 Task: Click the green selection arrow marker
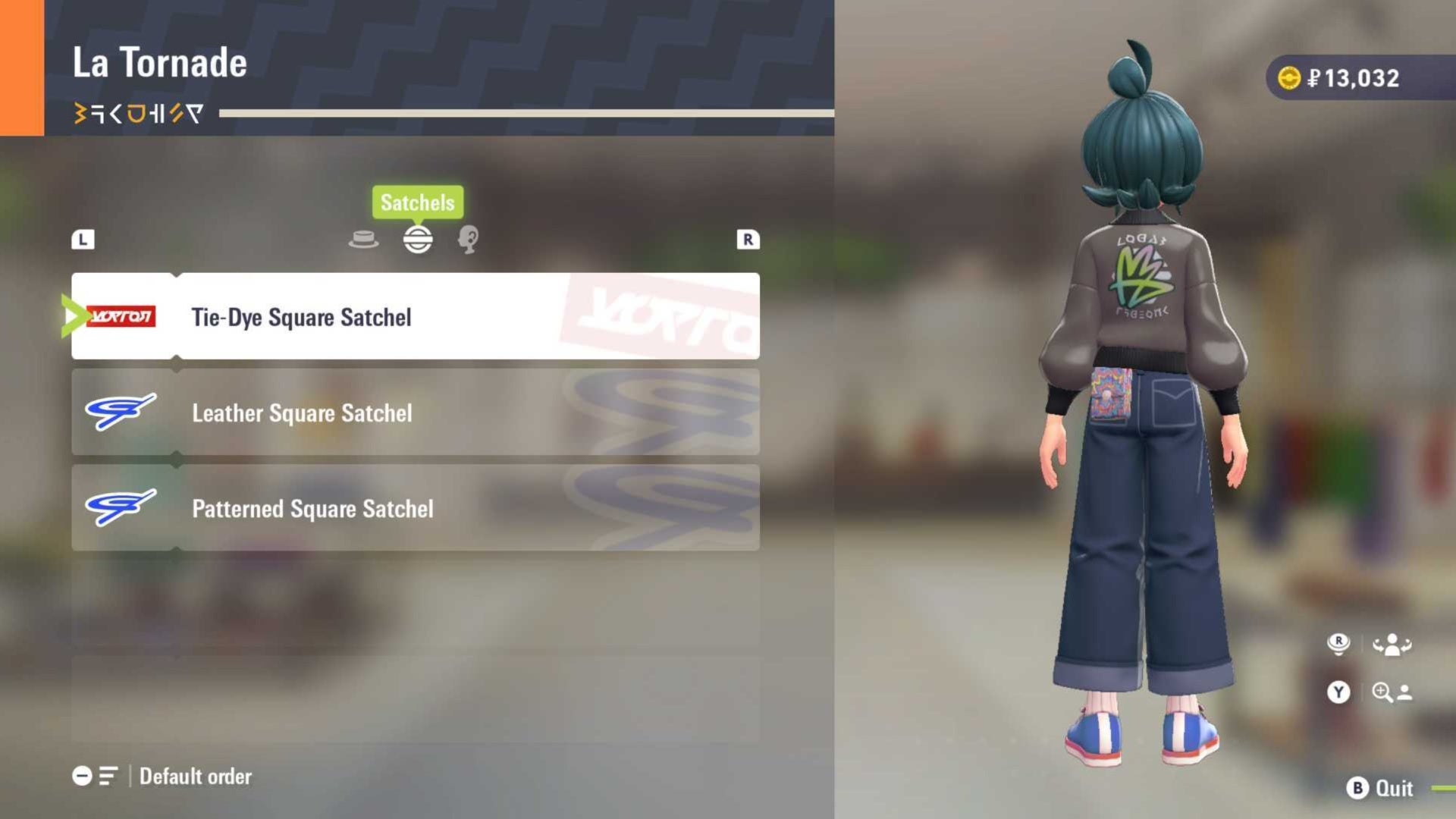click(74, 316)
